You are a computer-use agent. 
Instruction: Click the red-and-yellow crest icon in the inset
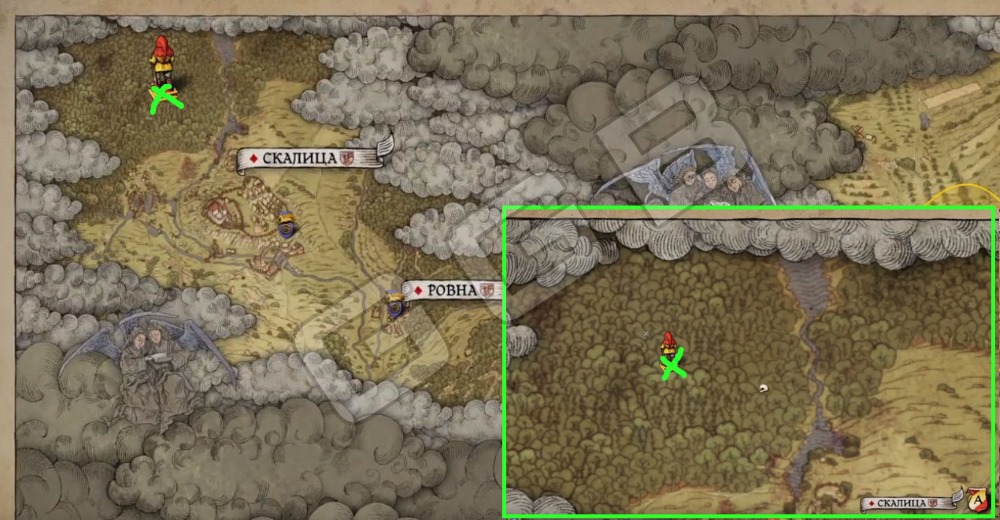point(974,499)
